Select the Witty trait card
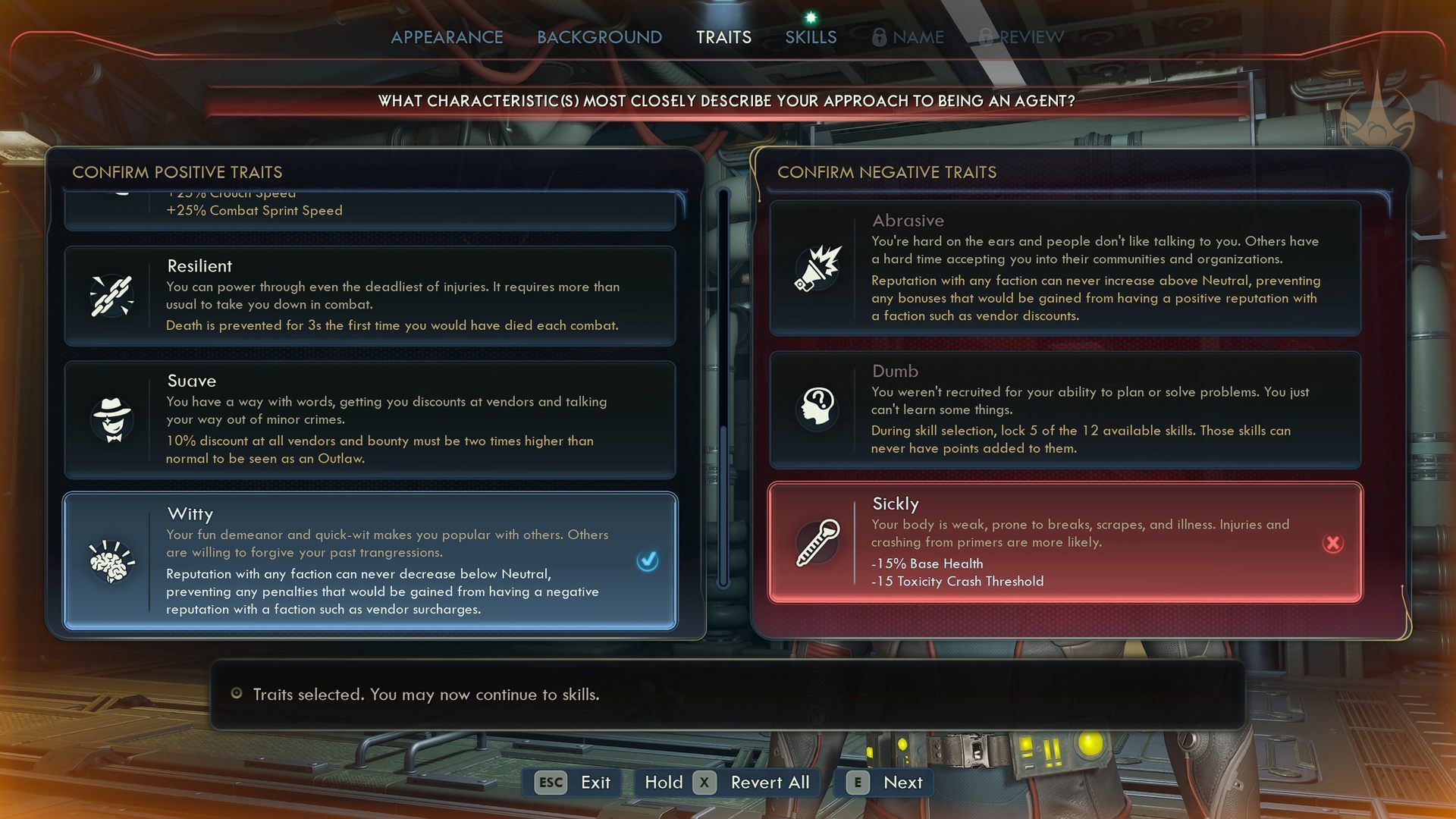Screen dimensions: 1456x819 [370, 561]
